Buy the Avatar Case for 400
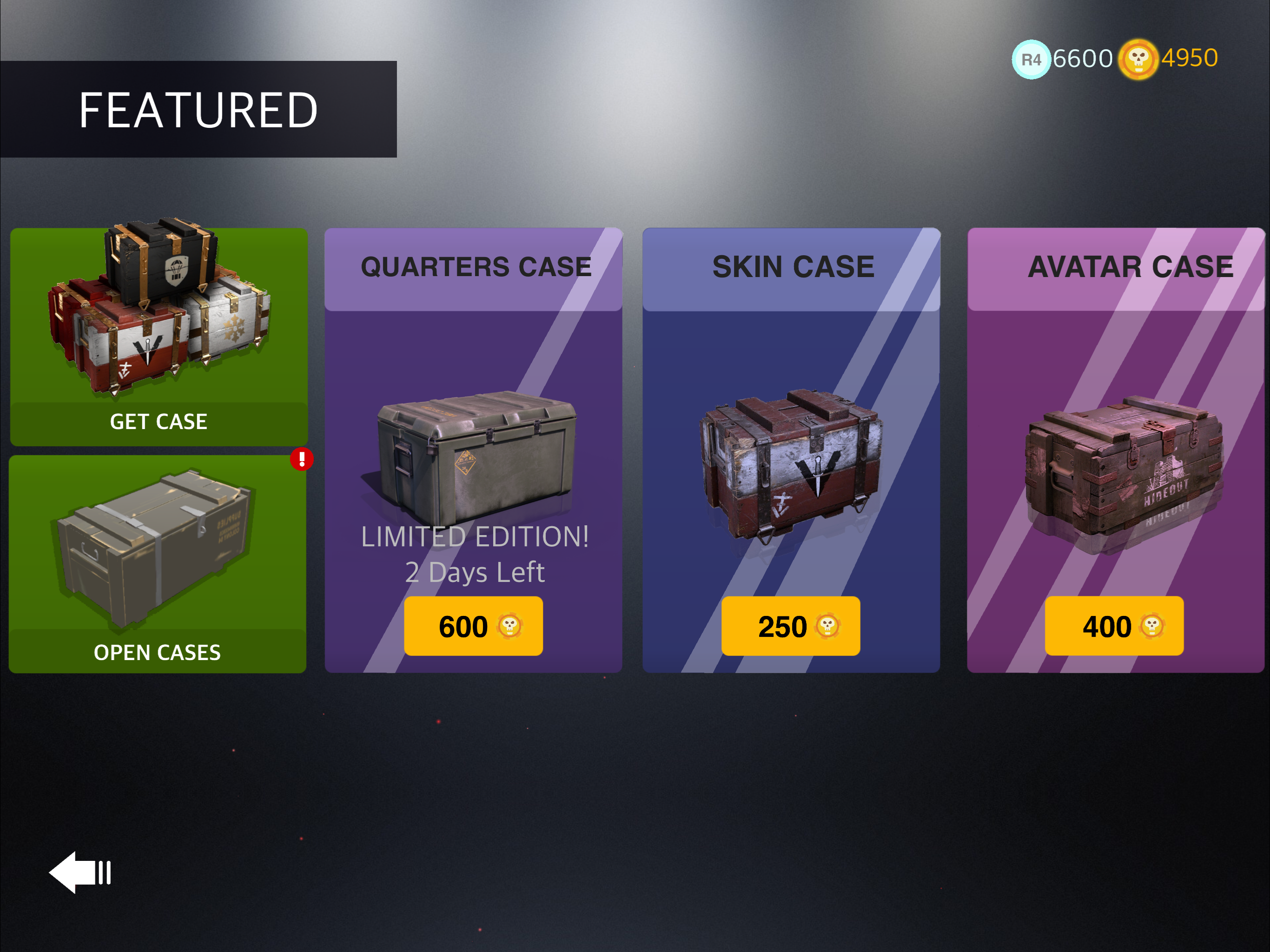1270x952 pixels. point(1113,626)
